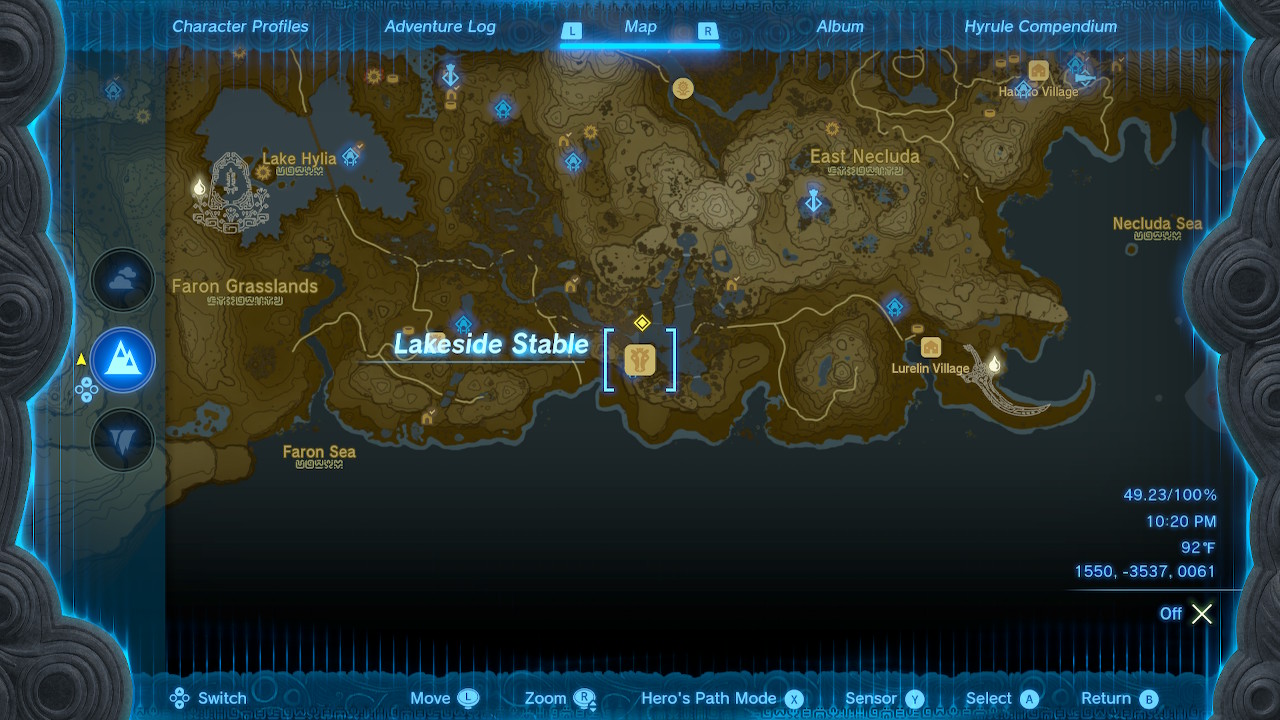
Task: Select the yellow chasm icon at top center
Action: click(x=684, y=87)
